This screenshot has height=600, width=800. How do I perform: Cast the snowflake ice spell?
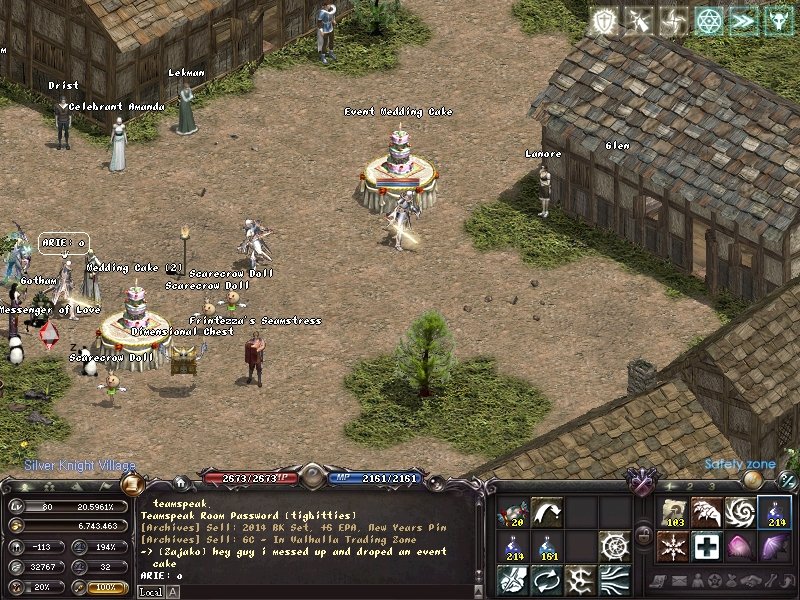point(673,546)
